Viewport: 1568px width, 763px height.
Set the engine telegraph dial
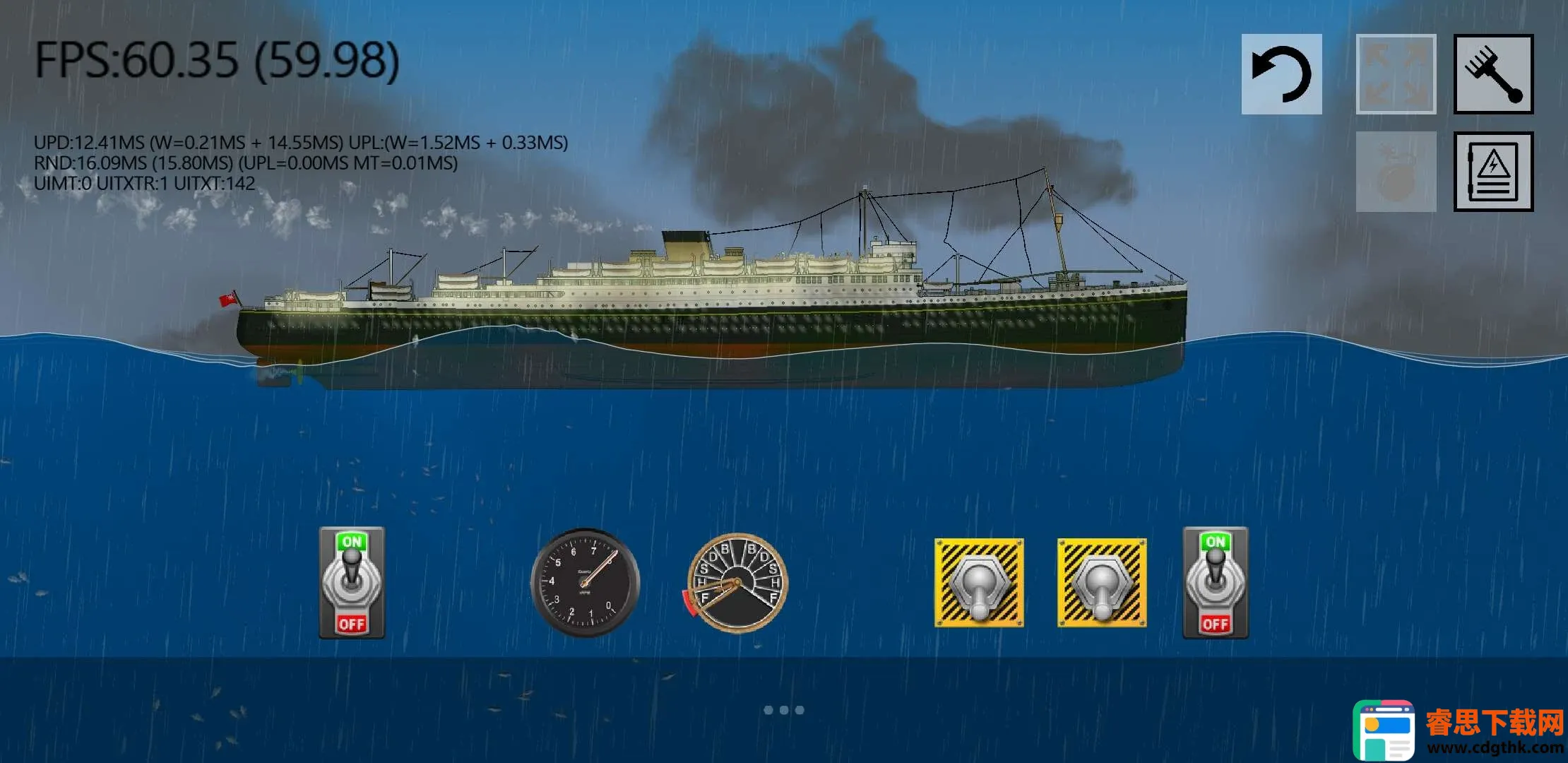click(737, 583)
